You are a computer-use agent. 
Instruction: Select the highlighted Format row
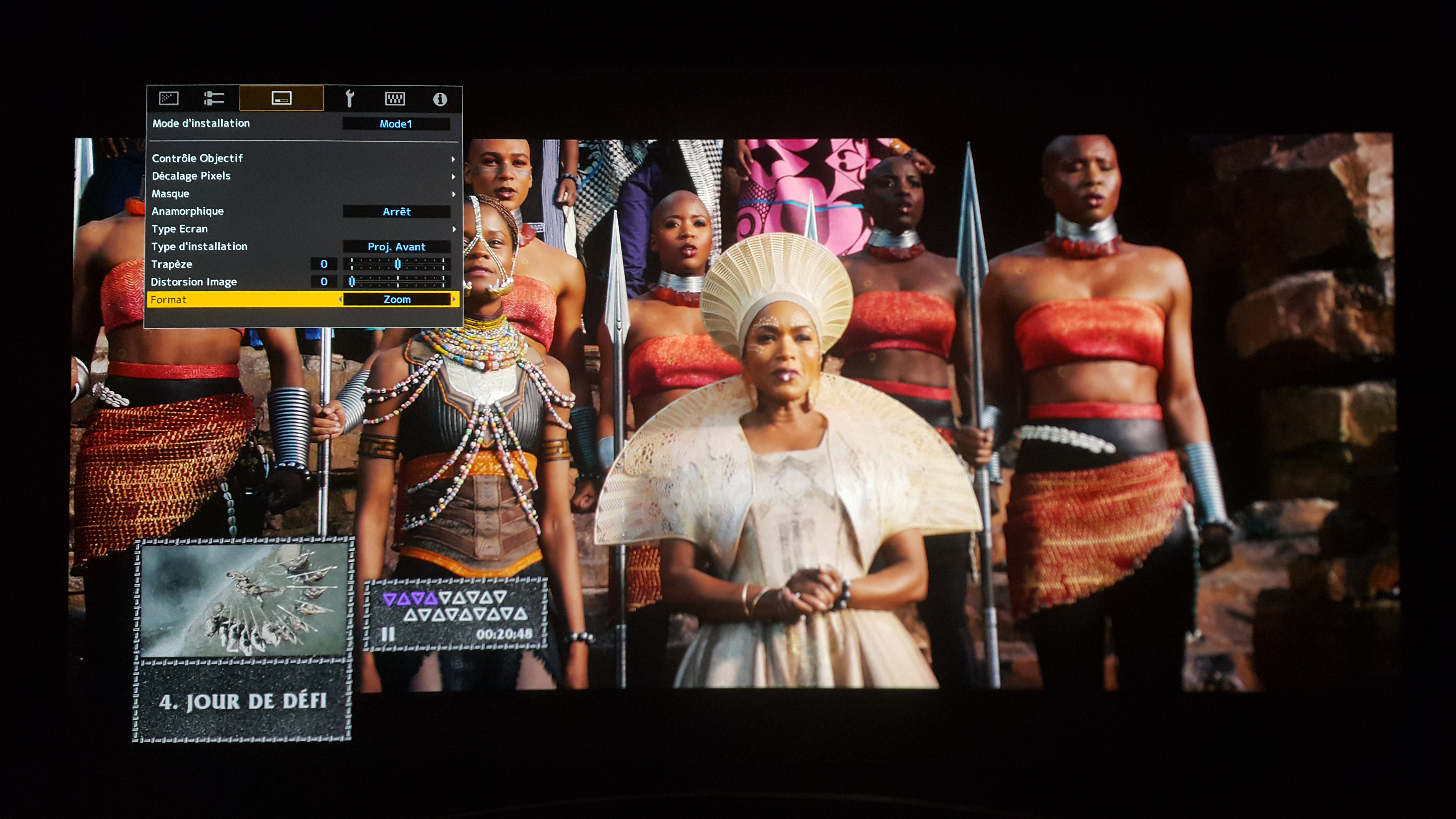coord(243,300)
